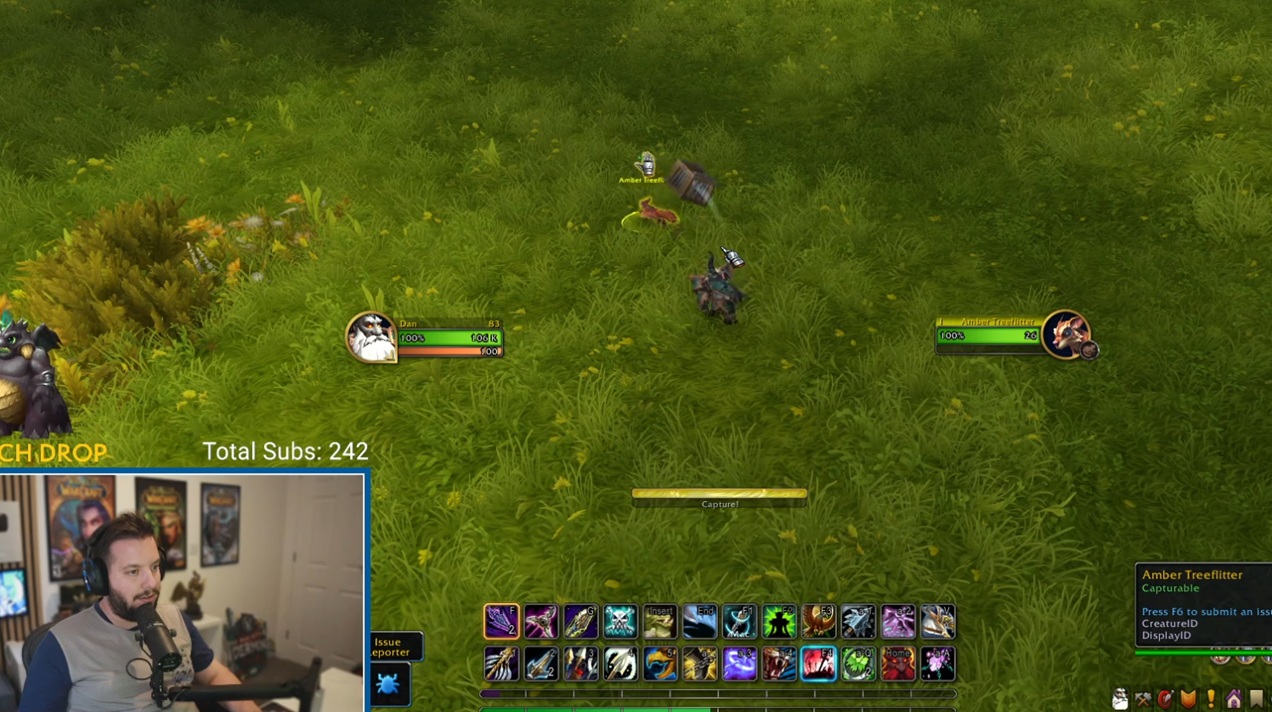
Task: Open the character info micro button
Action: [1120, 699]
